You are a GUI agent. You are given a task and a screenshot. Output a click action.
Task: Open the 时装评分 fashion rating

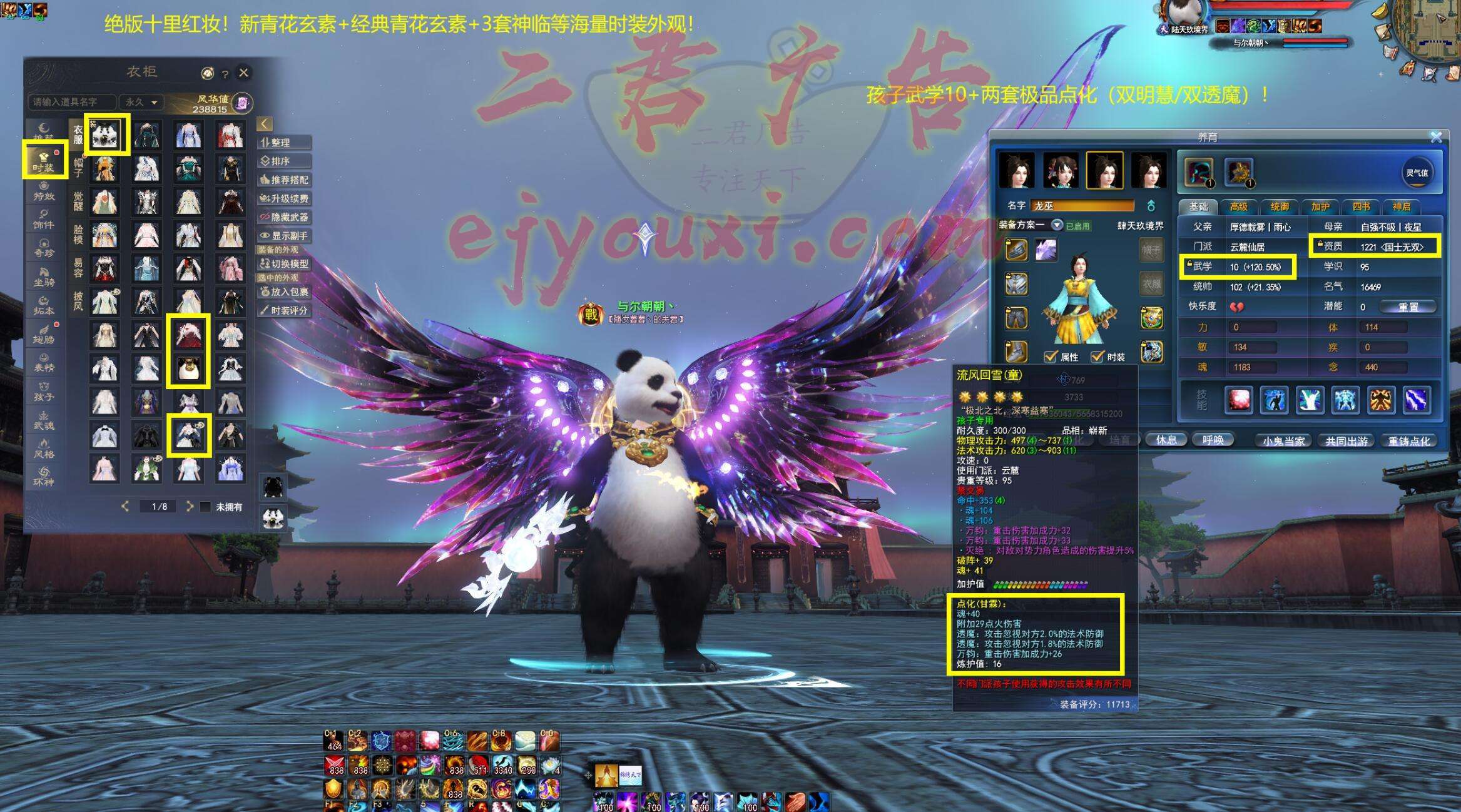[283, 310]
